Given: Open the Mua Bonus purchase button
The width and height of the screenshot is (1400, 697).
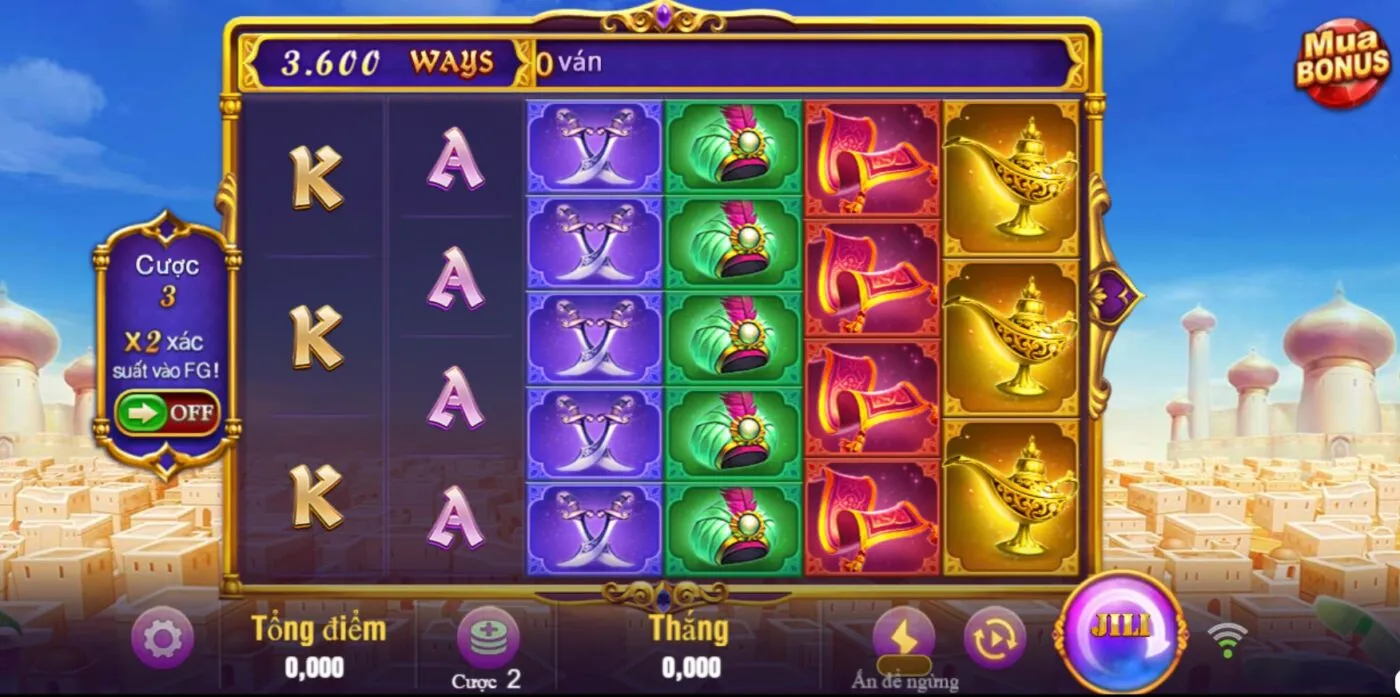Looking at the screenshot, I should pyautogui.click(x=1343, y=63).
